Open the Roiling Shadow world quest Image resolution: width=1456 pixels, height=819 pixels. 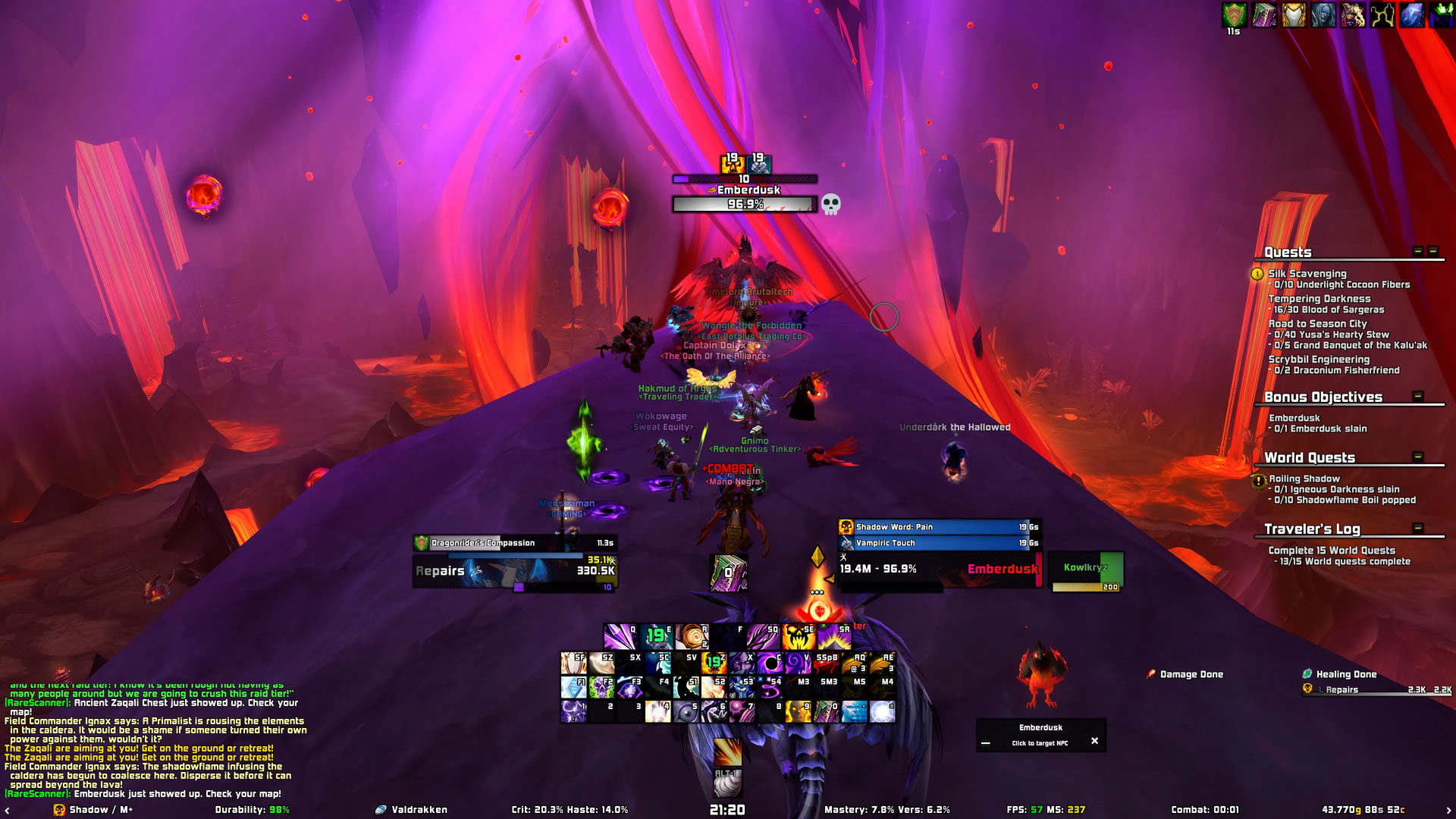point(1304,479)
